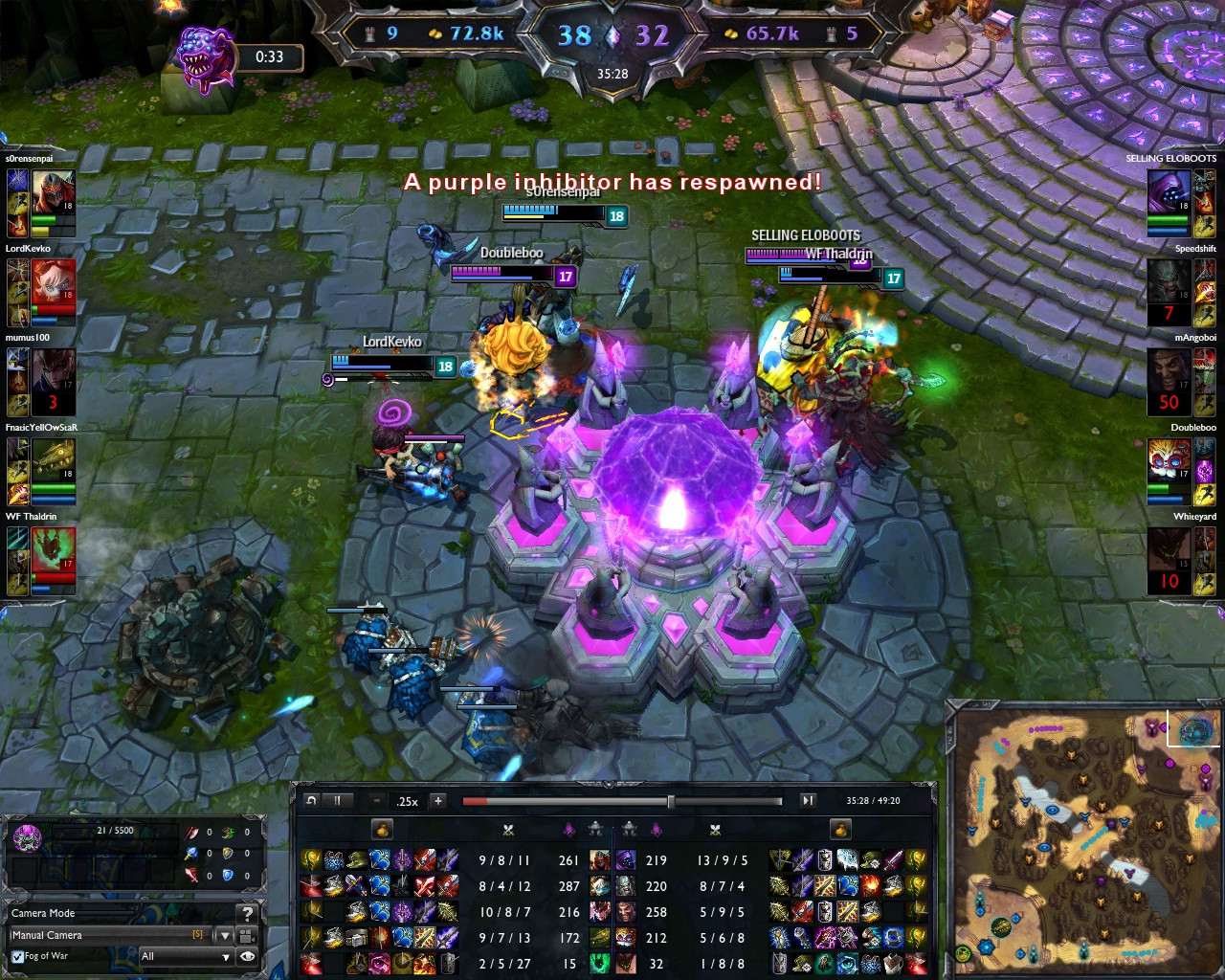Increase playback speed with the plus button
1225x980 pixels.
(x=437, y=801)
